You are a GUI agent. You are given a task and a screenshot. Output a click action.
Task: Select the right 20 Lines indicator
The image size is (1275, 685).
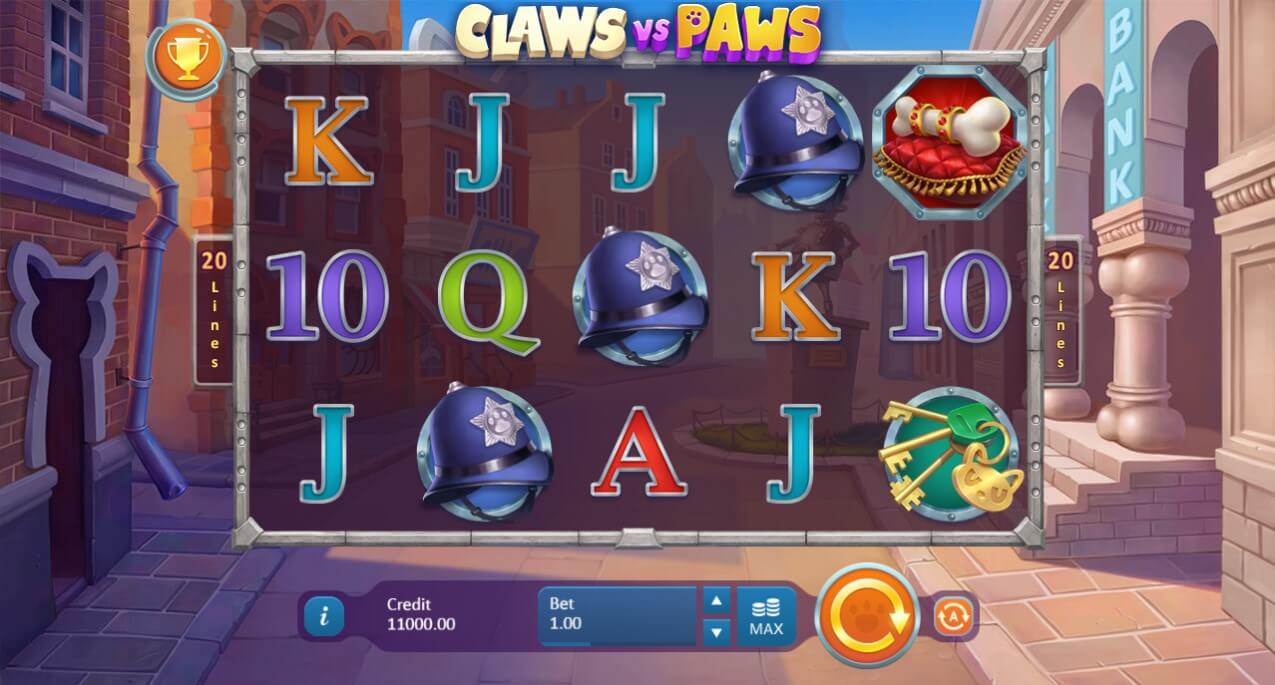1061,310
